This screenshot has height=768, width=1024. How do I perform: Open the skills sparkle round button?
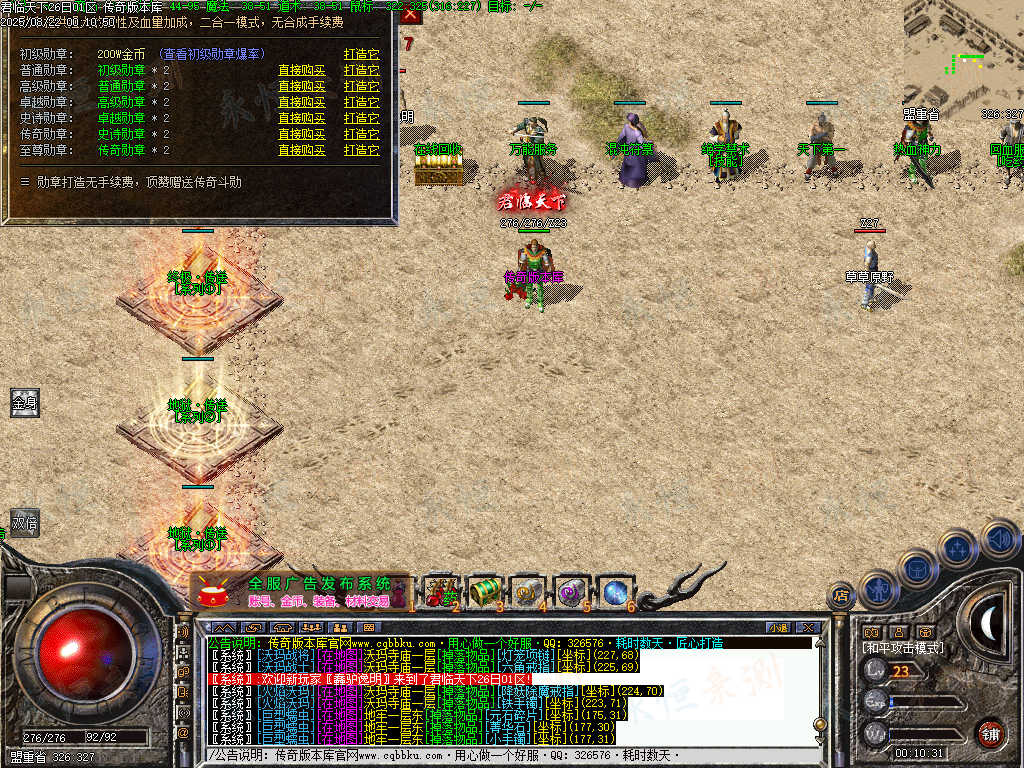pos(958,548)
